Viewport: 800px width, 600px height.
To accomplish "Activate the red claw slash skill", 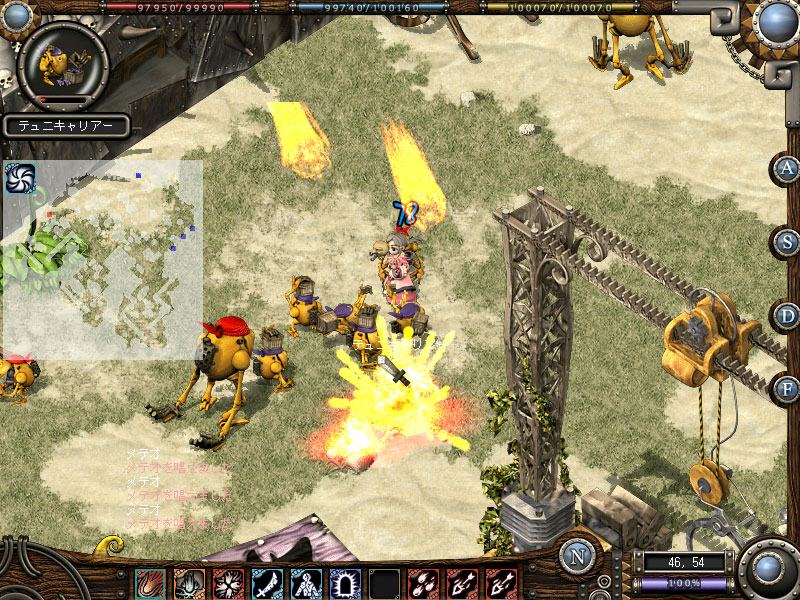I will (x=150, y=583).
